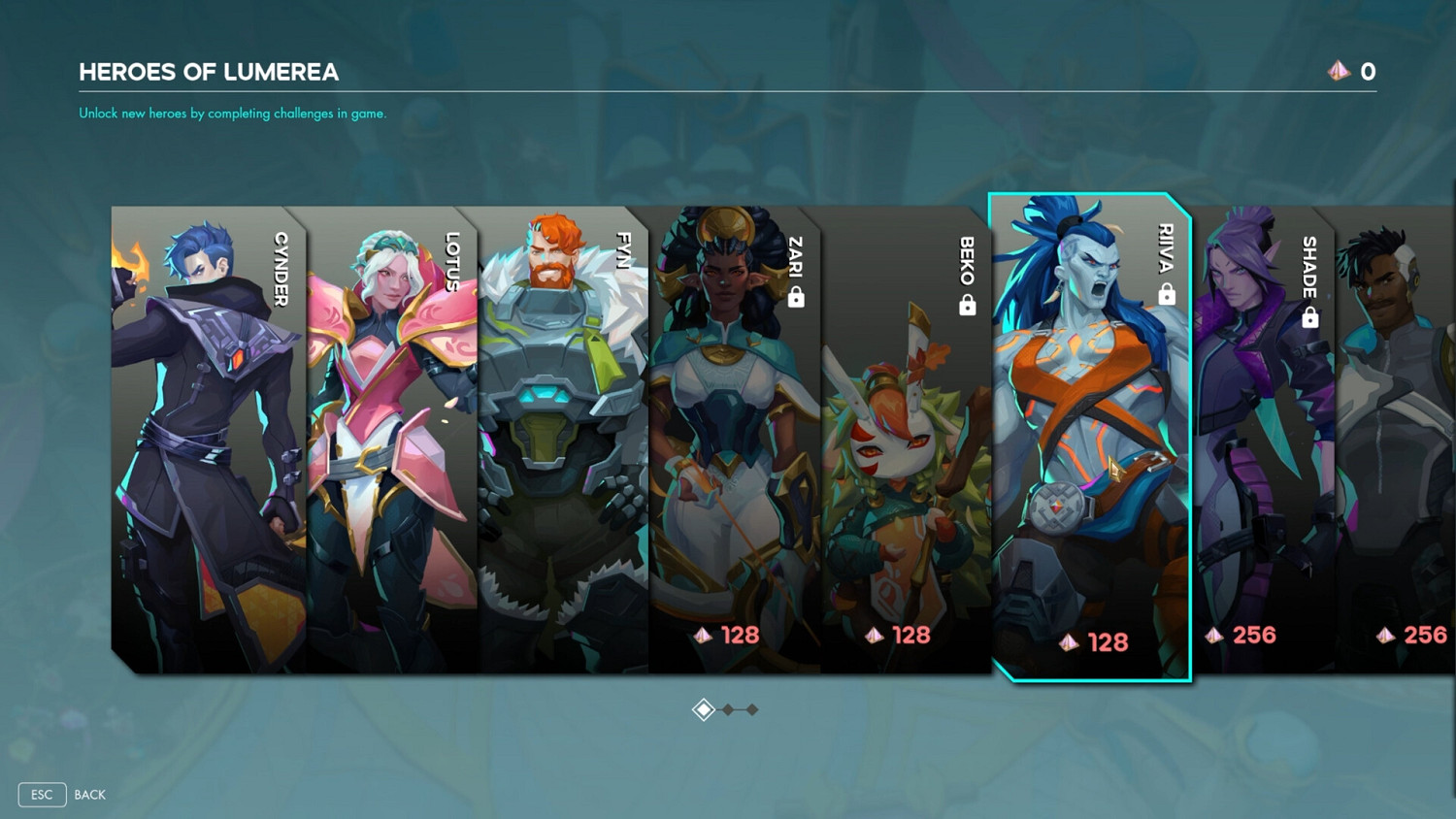Click the first page indicator diamond

pyautogui.click(x=704, y=709)
